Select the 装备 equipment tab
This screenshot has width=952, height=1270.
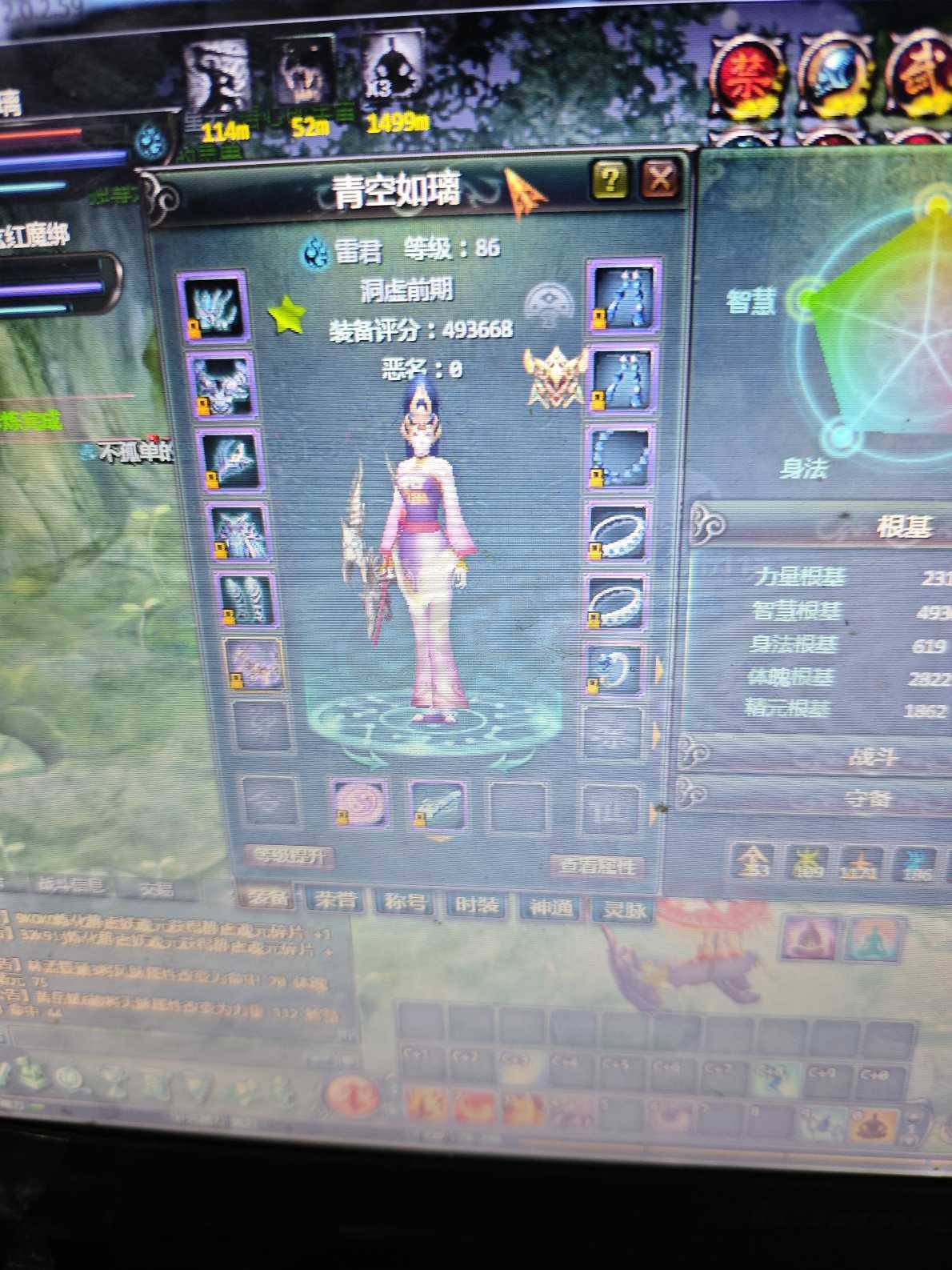pos(266,897)
